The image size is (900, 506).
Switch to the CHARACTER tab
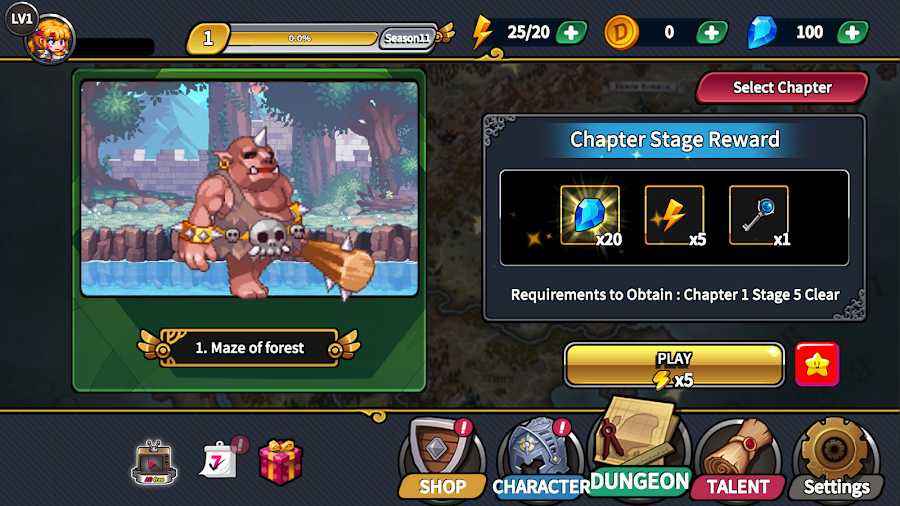[541, 459]
